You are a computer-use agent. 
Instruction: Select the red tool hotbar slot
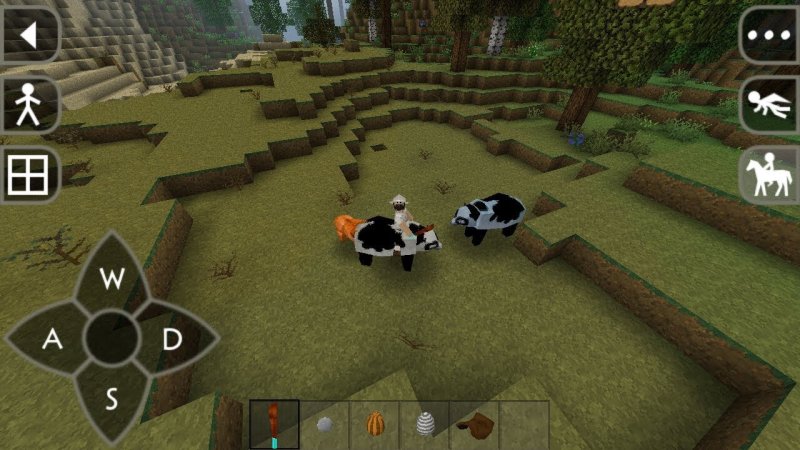pyautogui.click(x=274, y=425)
